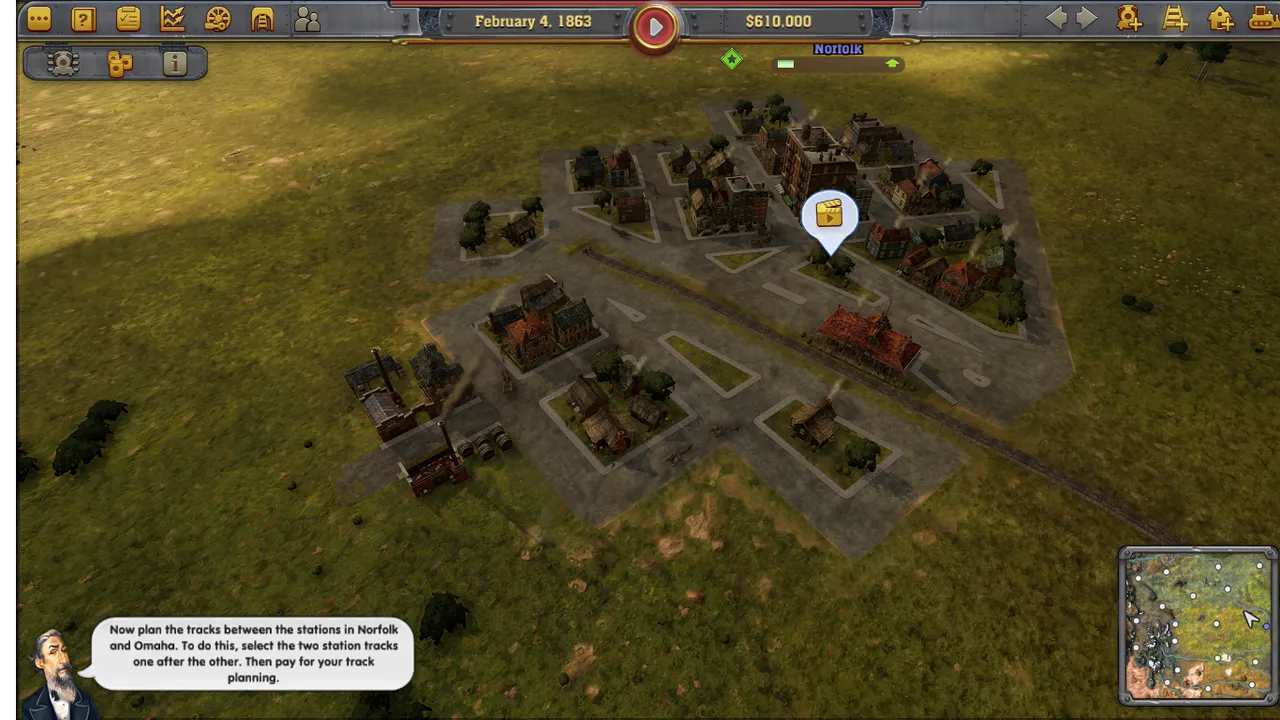Choose the add building tool
Viewport: 1280px width, 720px height.
pyautogui.click(x=1220, y=19)
